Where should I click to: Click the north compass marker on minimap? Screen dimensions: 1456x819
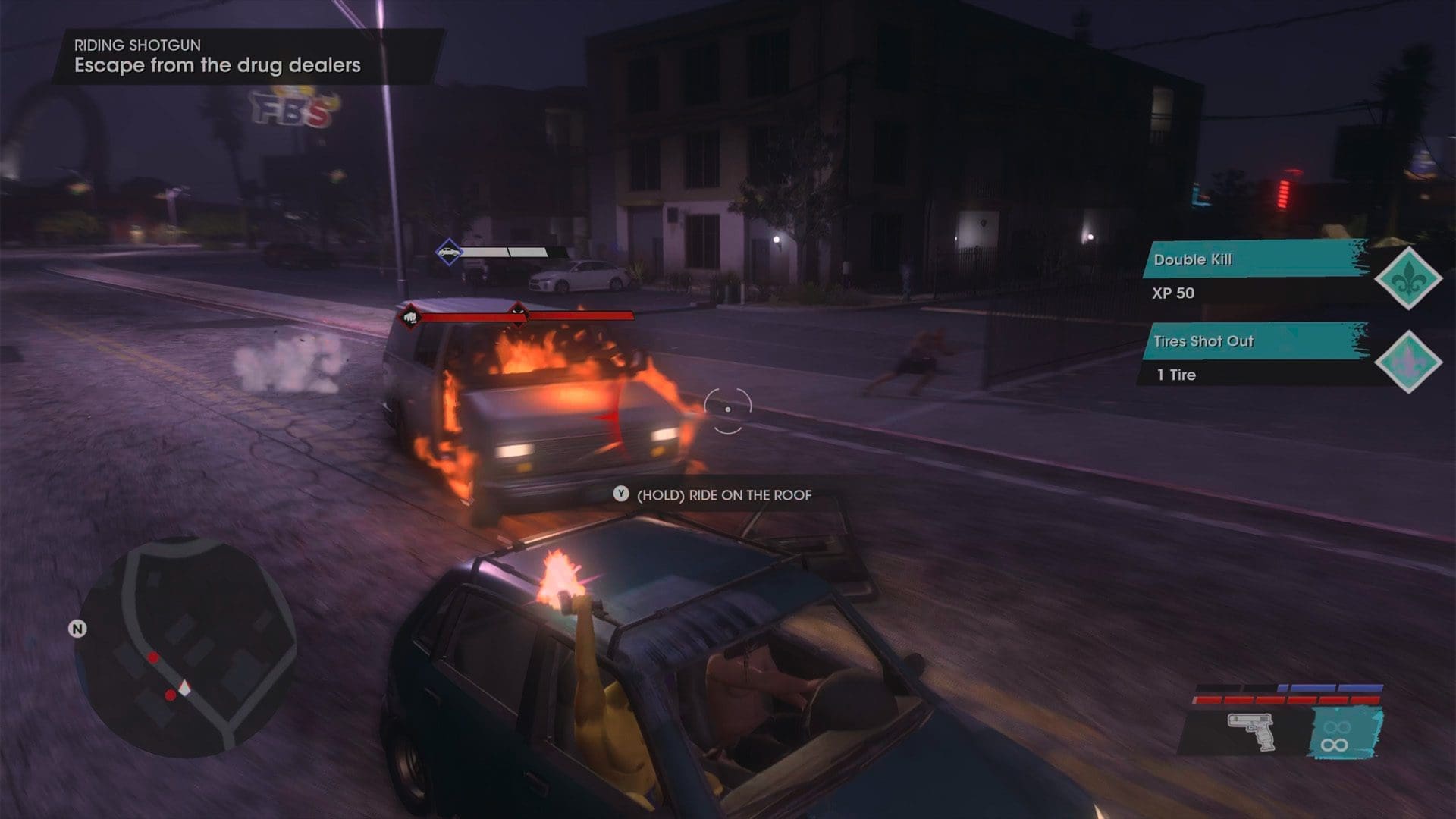click(x=77, y=629)
